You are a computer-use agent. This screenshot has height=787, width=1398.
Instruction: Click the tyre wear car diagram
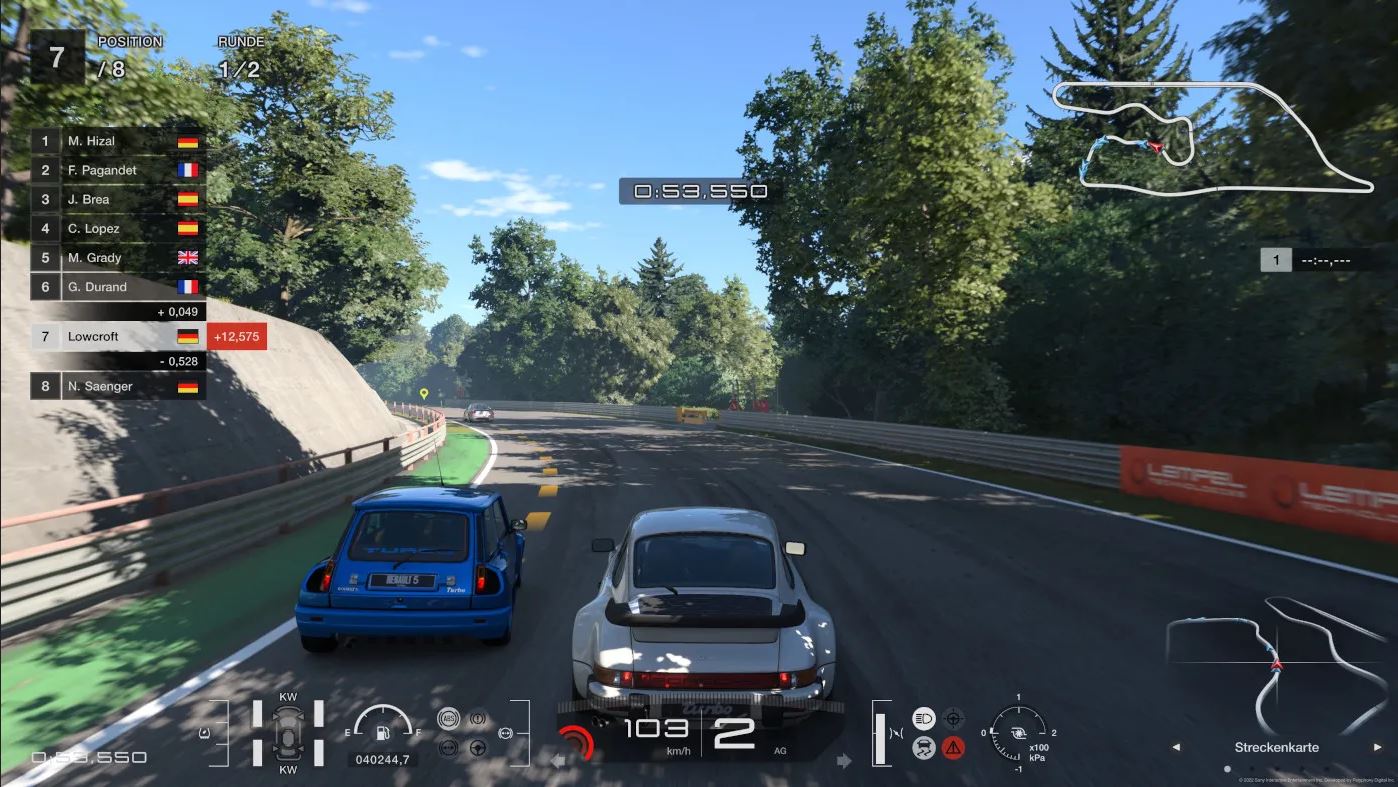click(288, 738)
